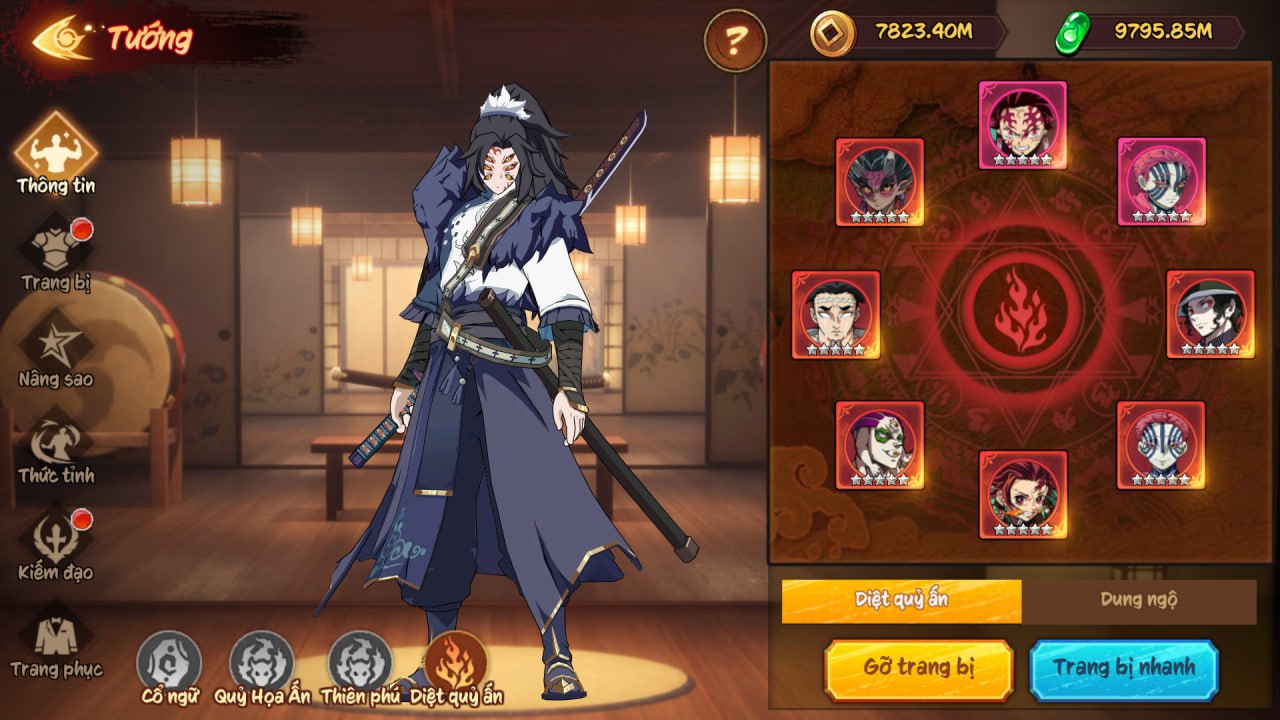Select the central red flame seal
This screenshot has height=720, width=1280.
pos(1021,309)
